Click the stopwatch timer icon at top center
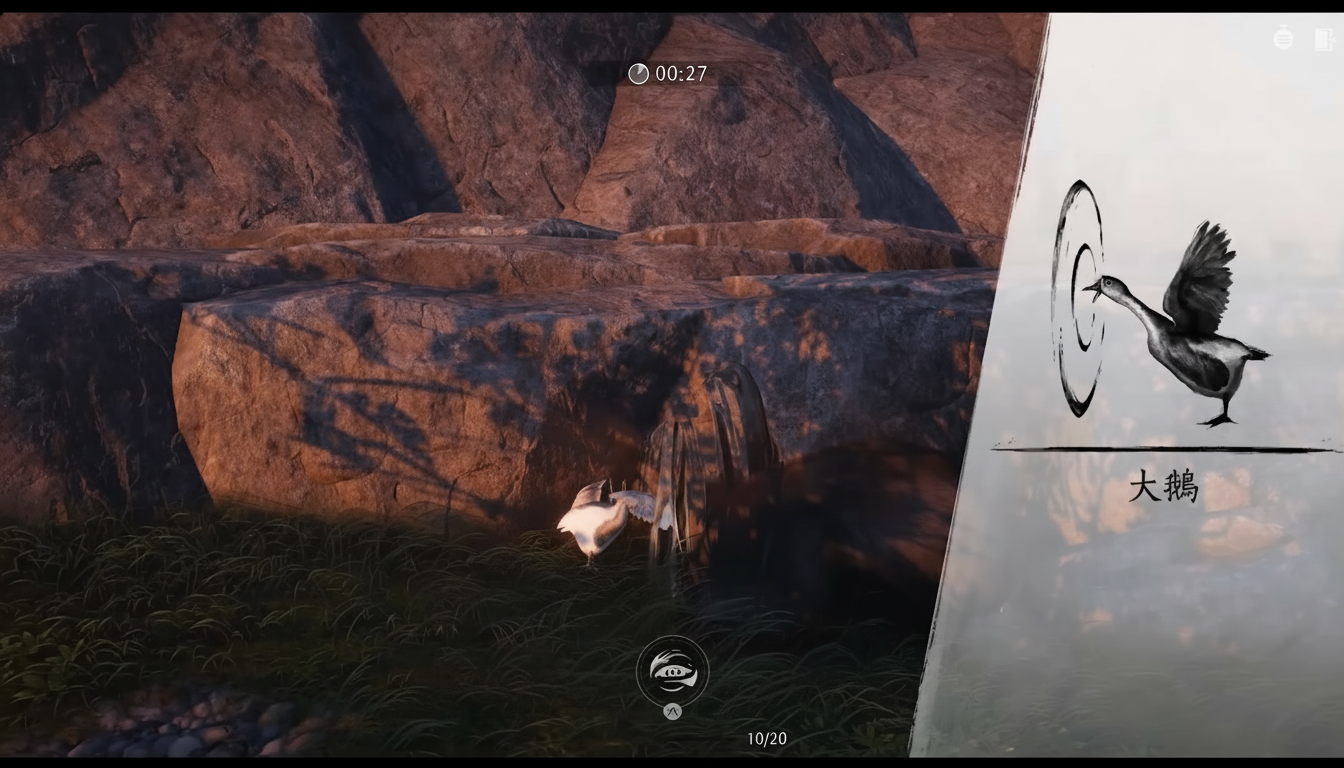 pyautogui.click(x=637, y=73)
